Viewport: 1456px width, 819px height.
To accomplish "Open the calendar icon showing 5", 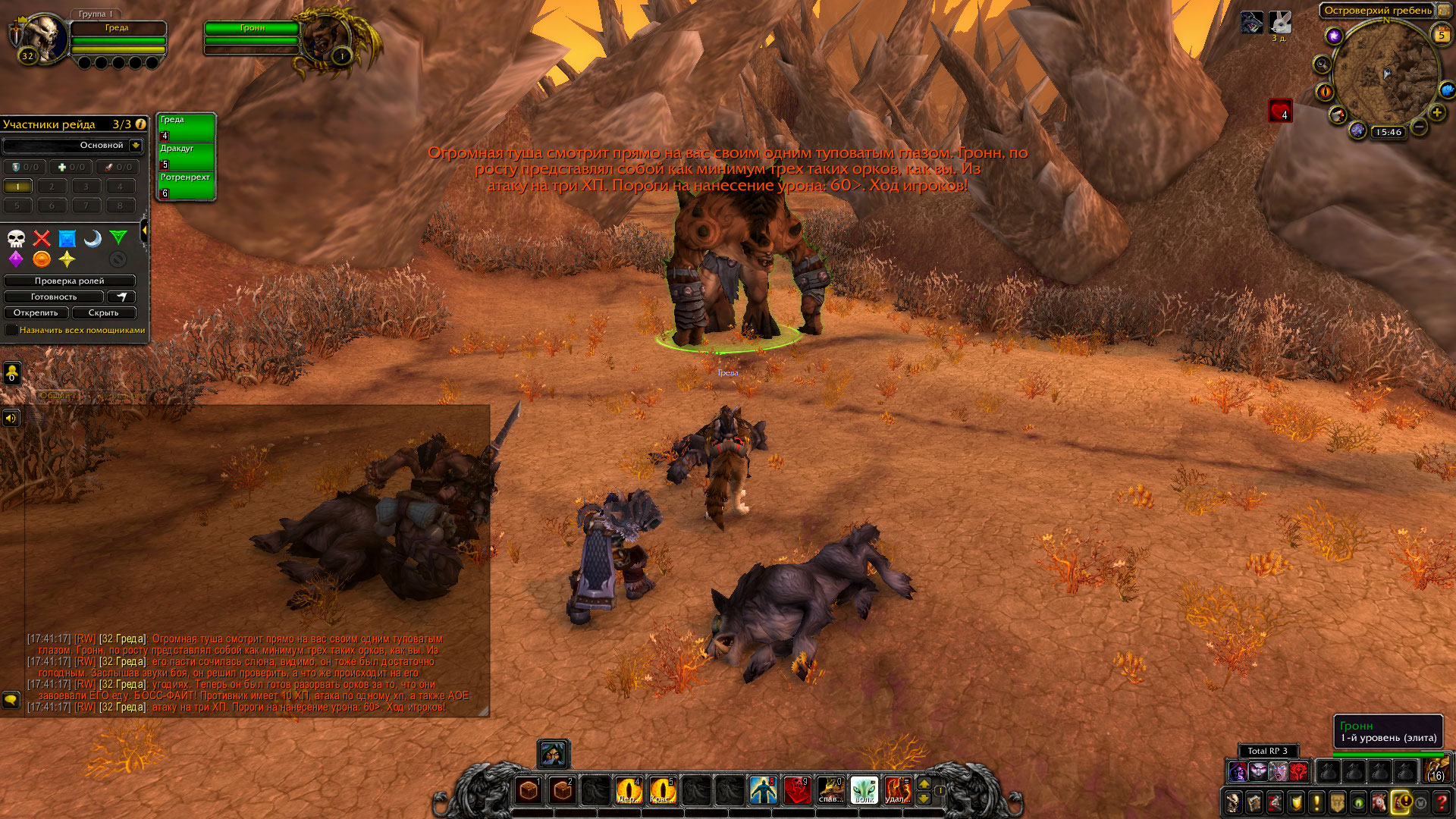I will 1441,34.
